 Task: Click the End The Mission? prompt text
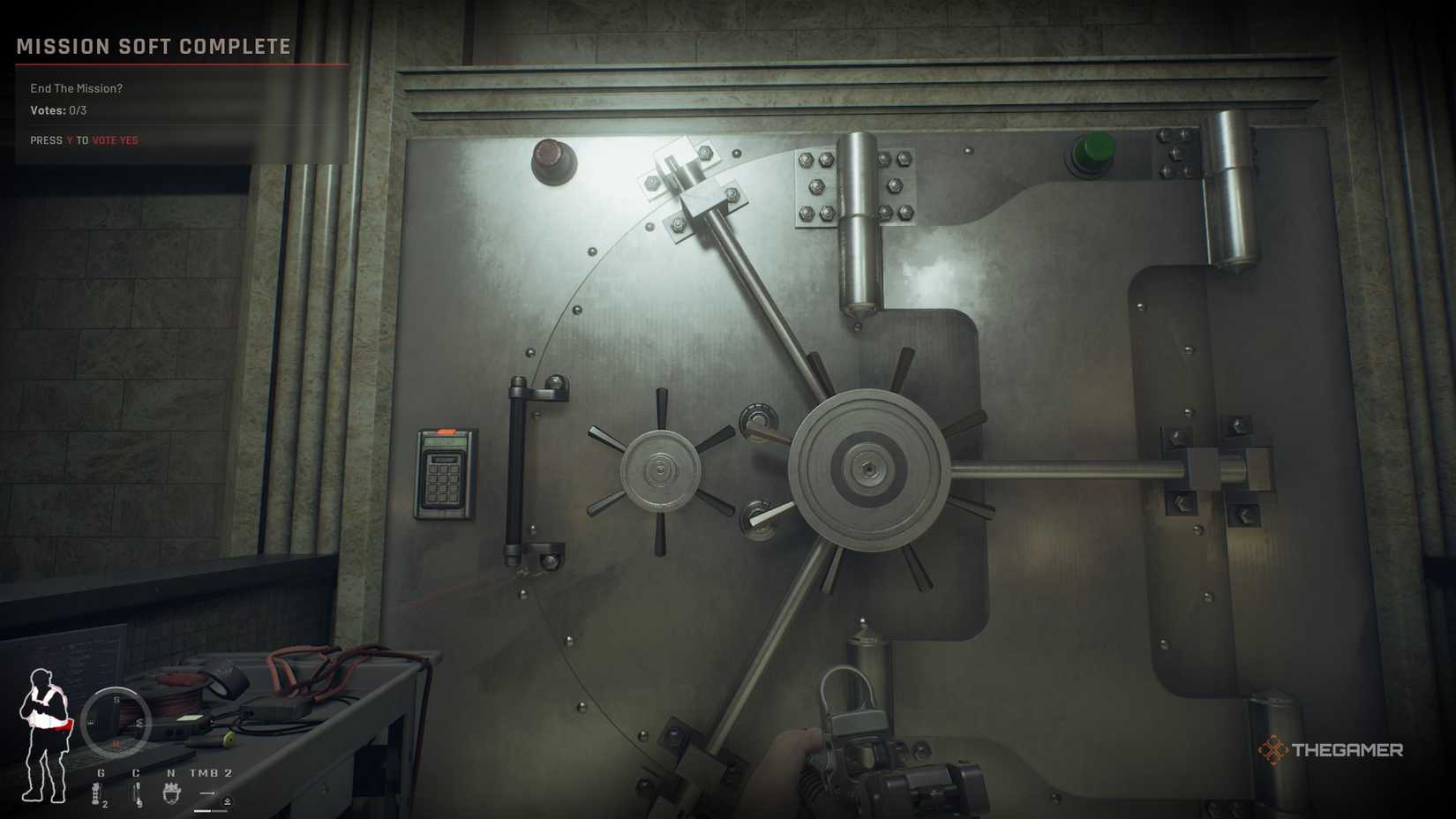click(75, 88)
